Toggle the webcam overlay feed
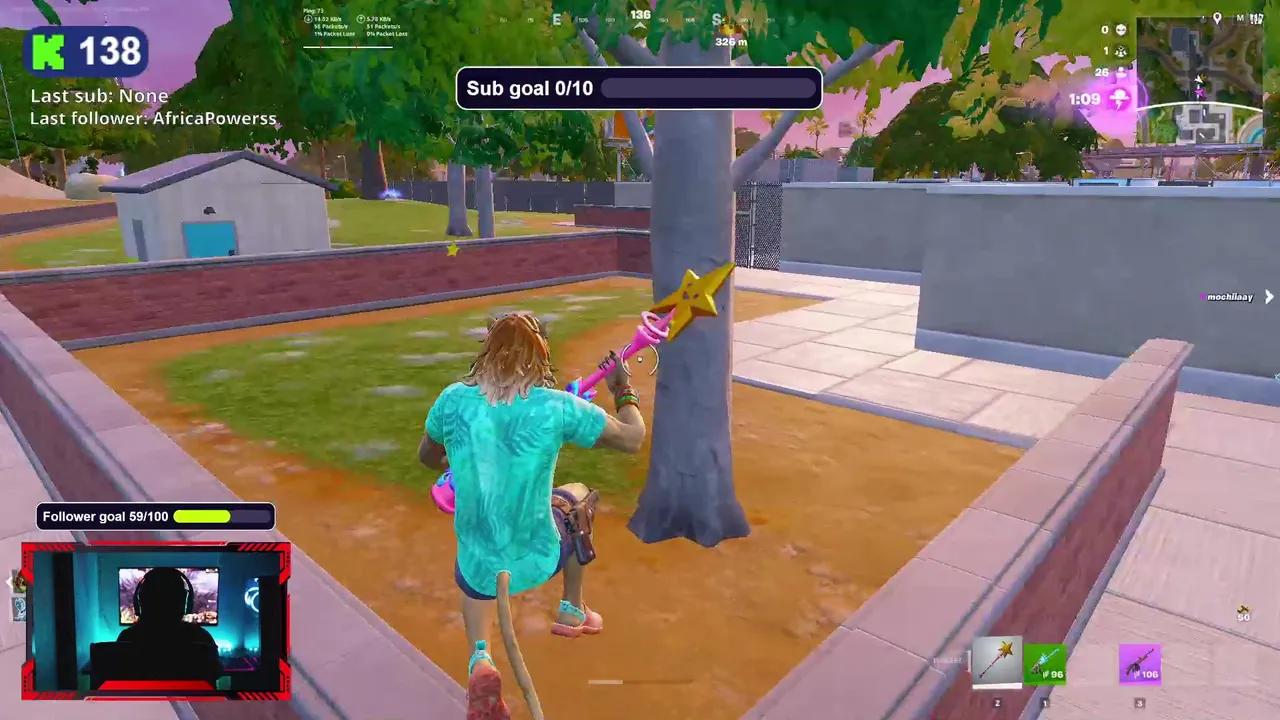 155,620
